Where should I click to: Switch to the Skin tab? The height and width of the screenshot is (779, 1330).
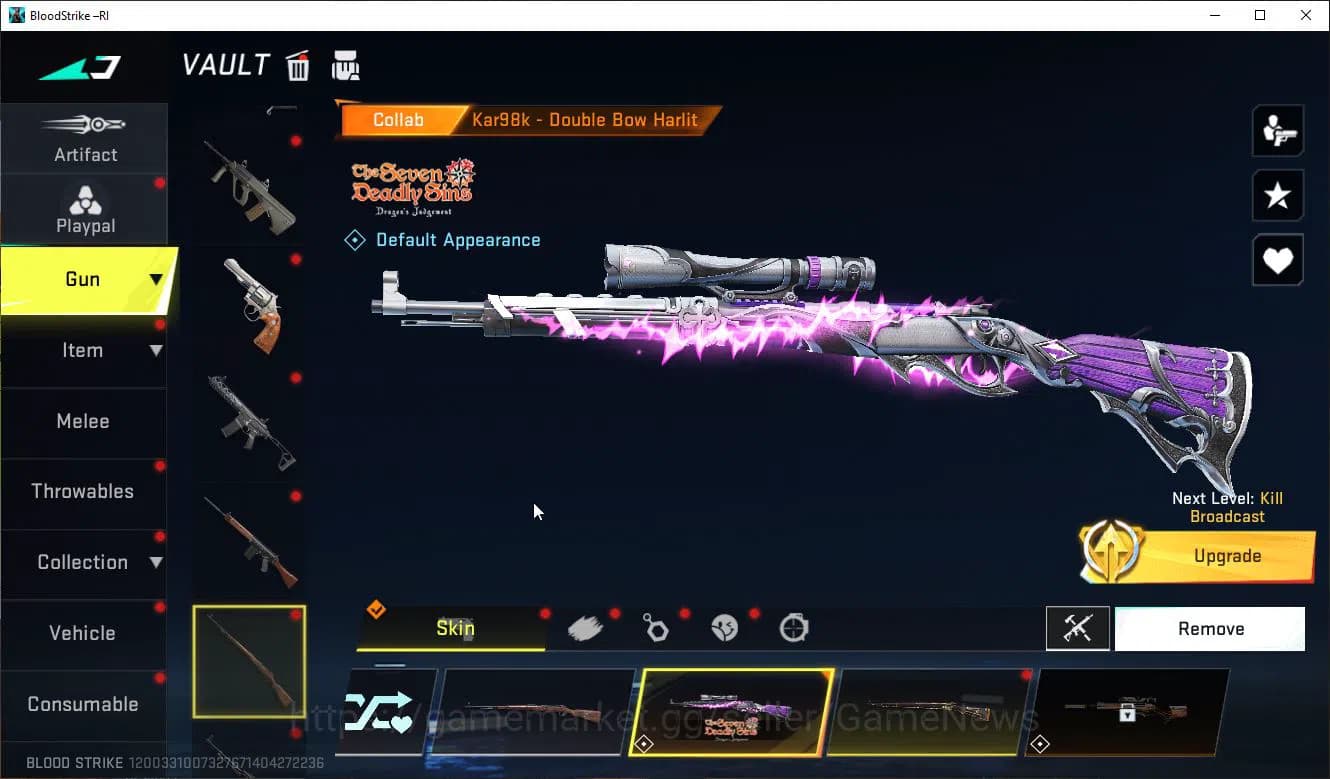(x=455, y=628)
